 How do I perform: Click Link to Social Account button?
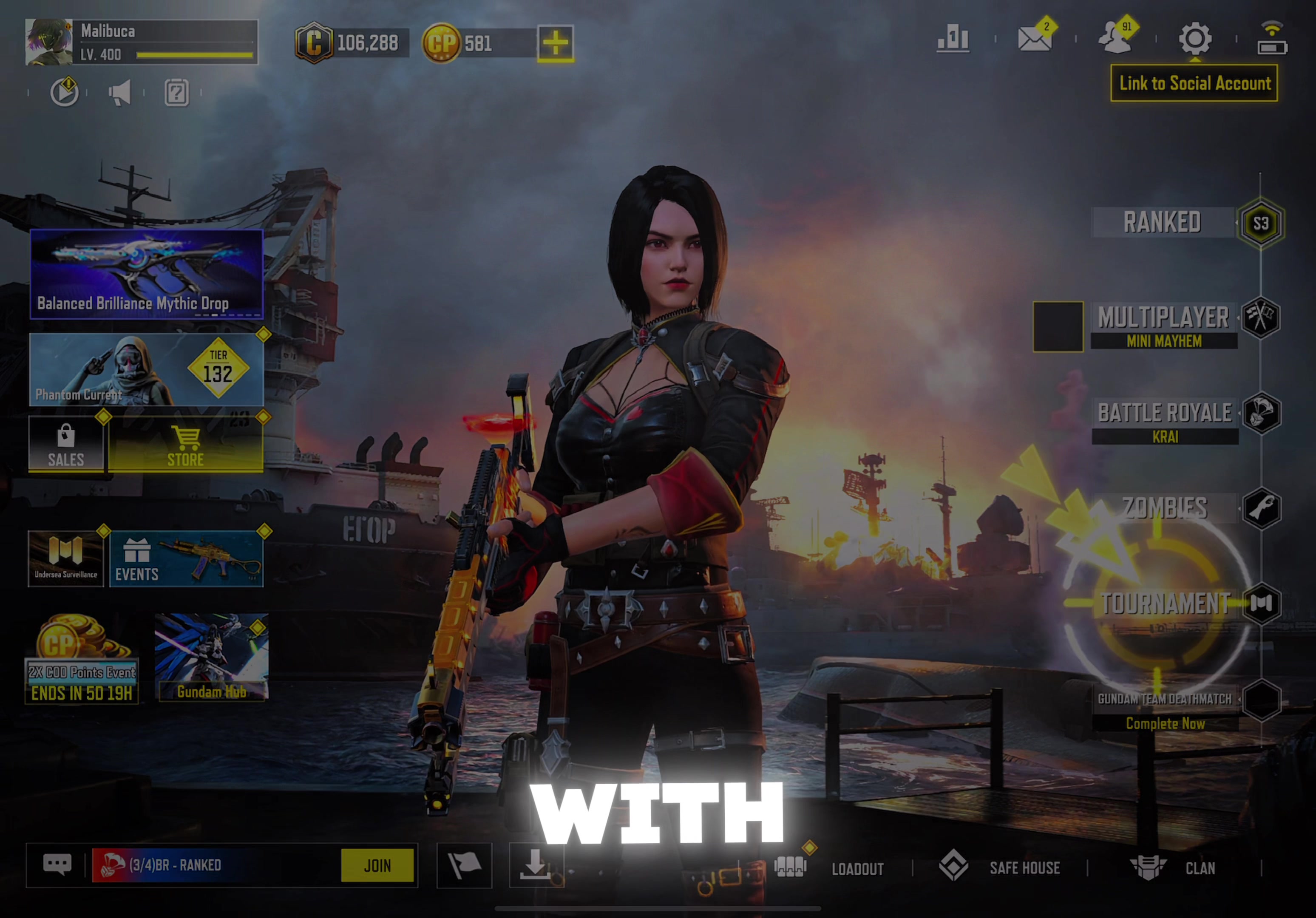tap(1194, 84)
